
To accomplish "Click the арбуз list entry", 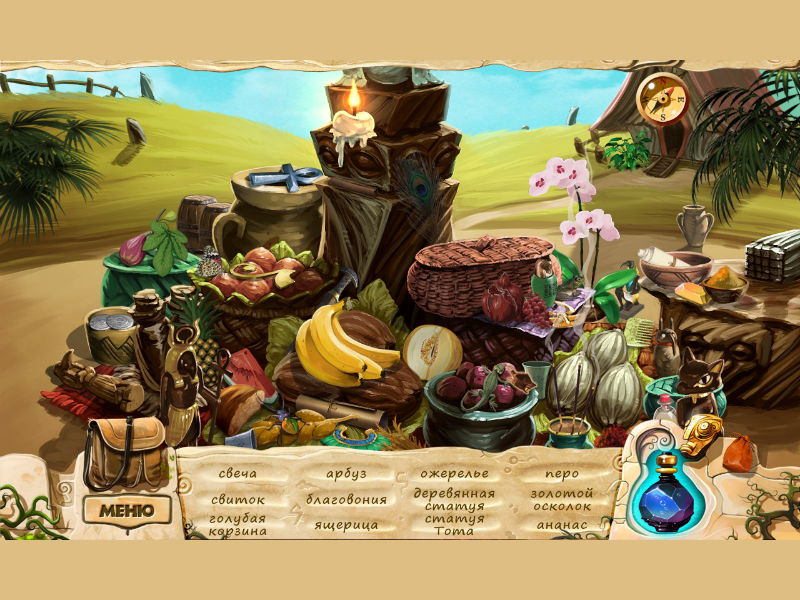I will click(346, 472).
